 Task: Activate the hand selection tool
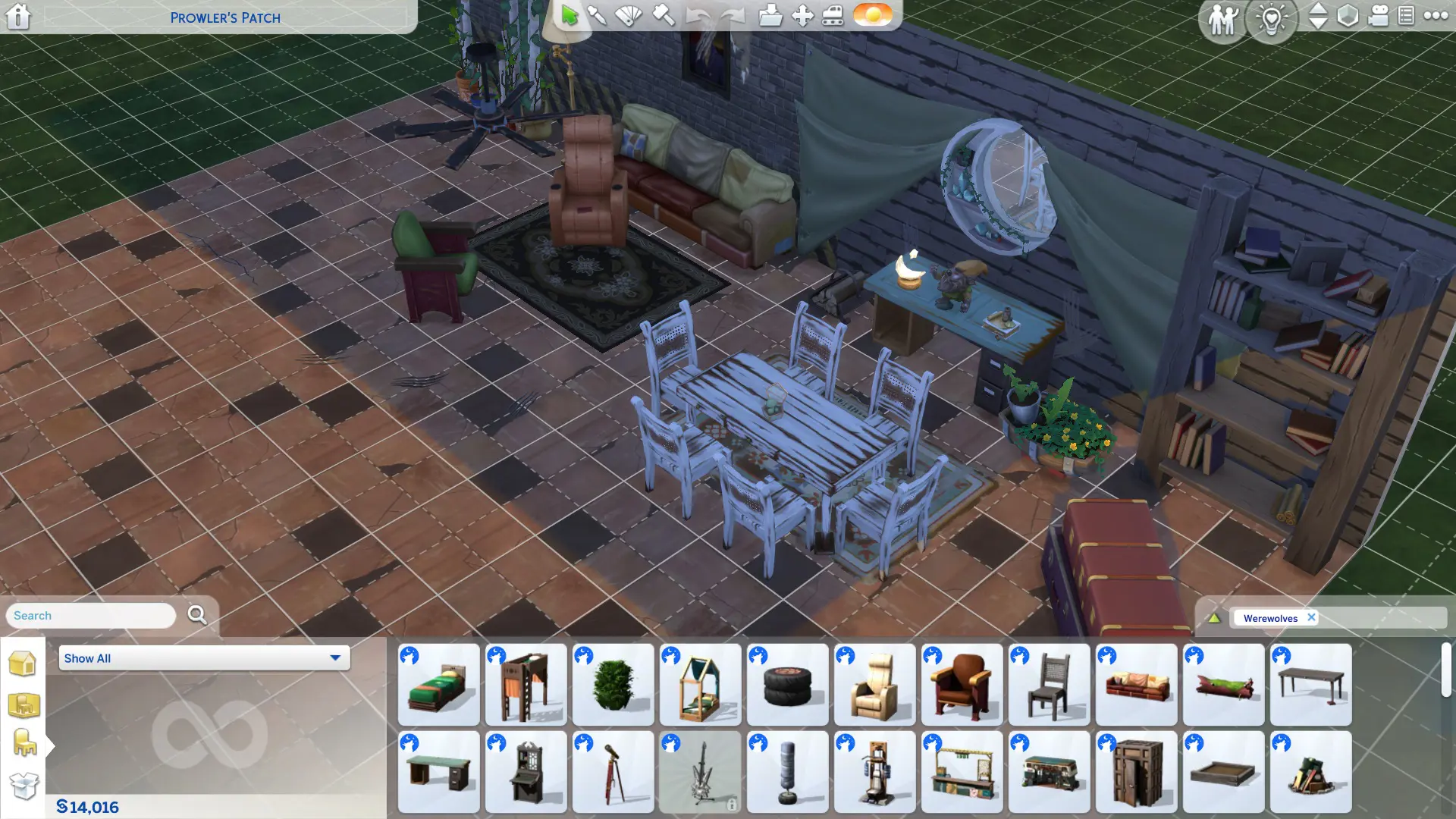coord(569,16)
